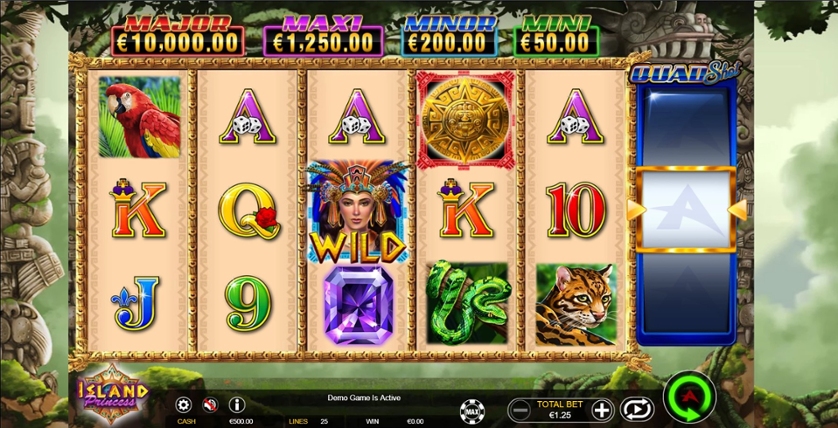Spin the reels with the green button
The height and width of the screenshot is (428, 838).
[689, 398]
